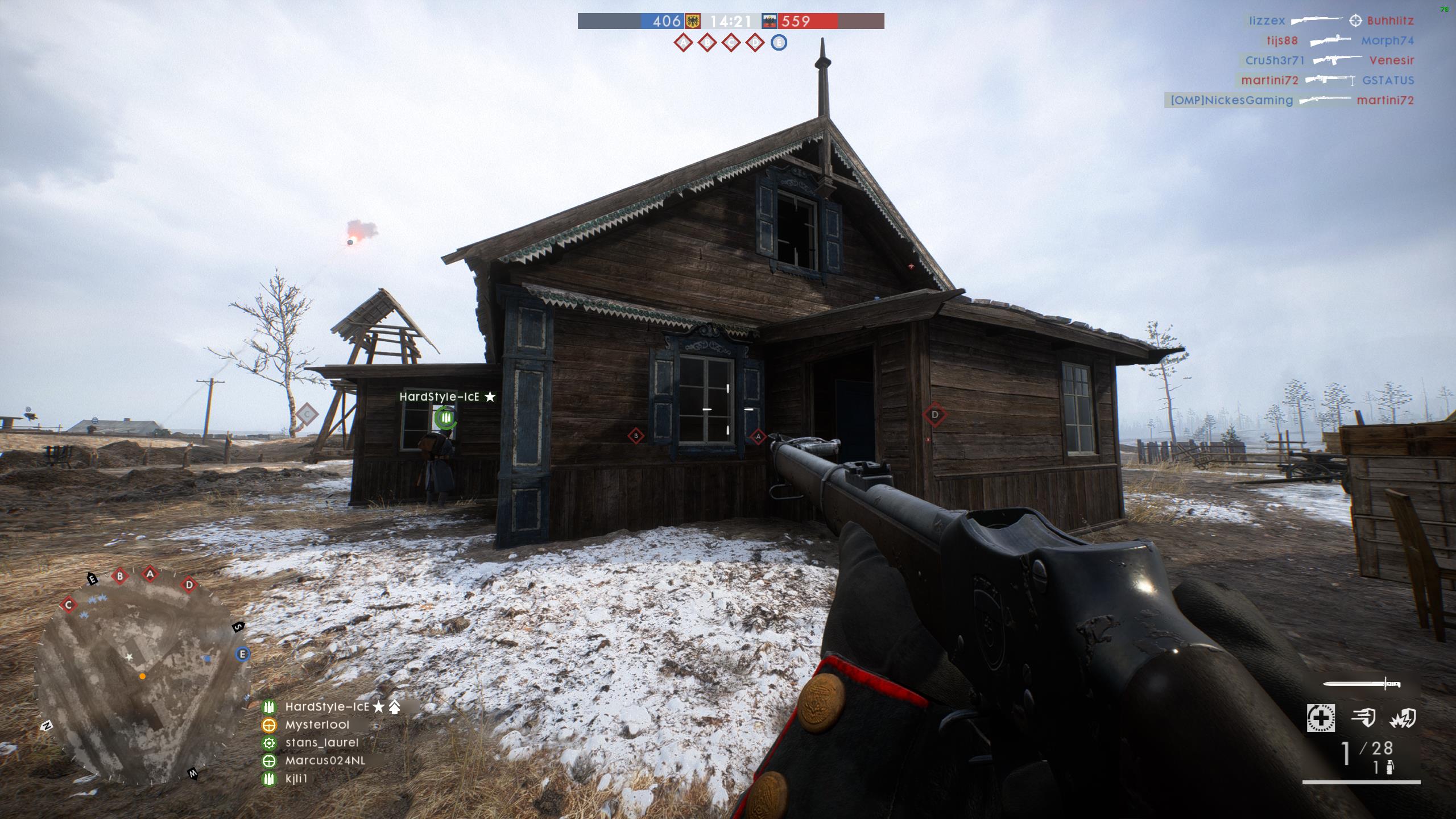Choose stans_laurel in the squad list

click(x=321, y=743)
